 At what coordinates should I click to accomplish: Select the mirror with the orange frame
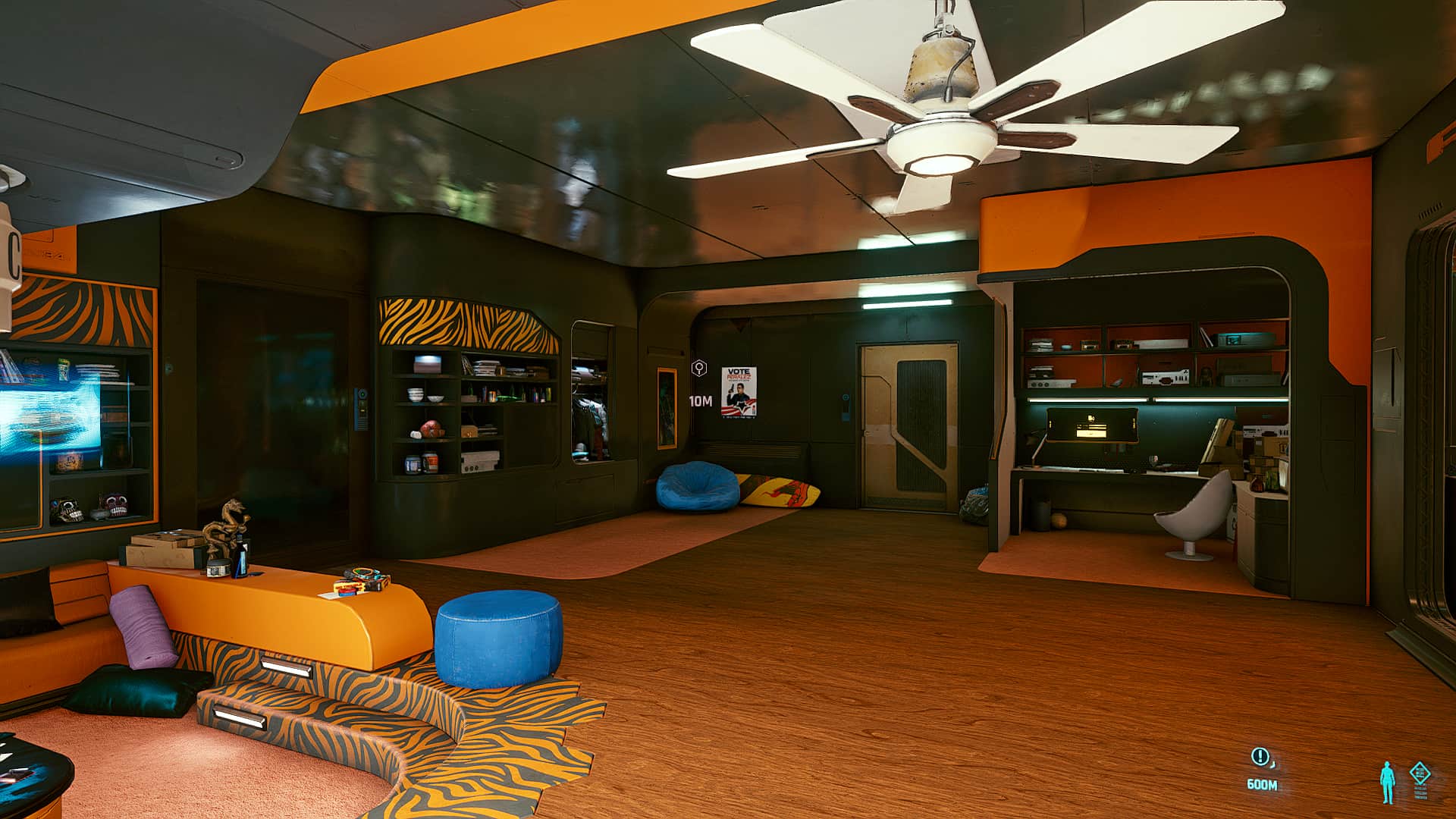tap(666, 408)
